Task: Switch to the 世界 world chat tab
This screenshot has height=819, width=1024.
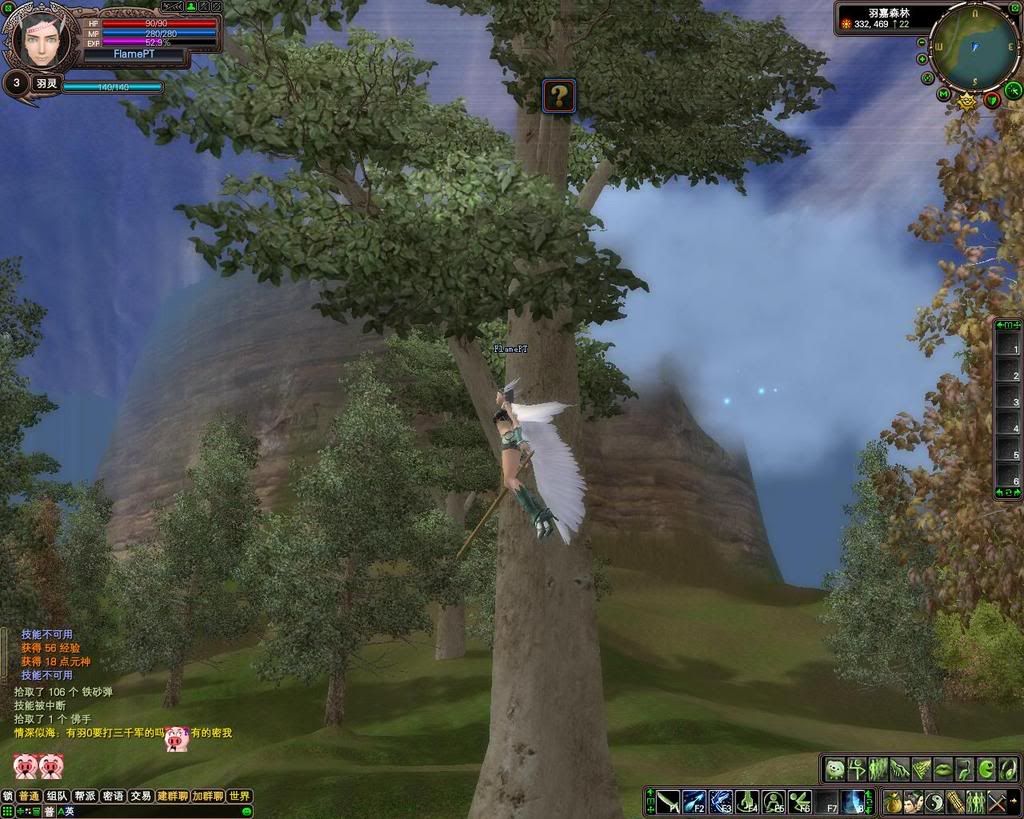Action: [239, 796]
